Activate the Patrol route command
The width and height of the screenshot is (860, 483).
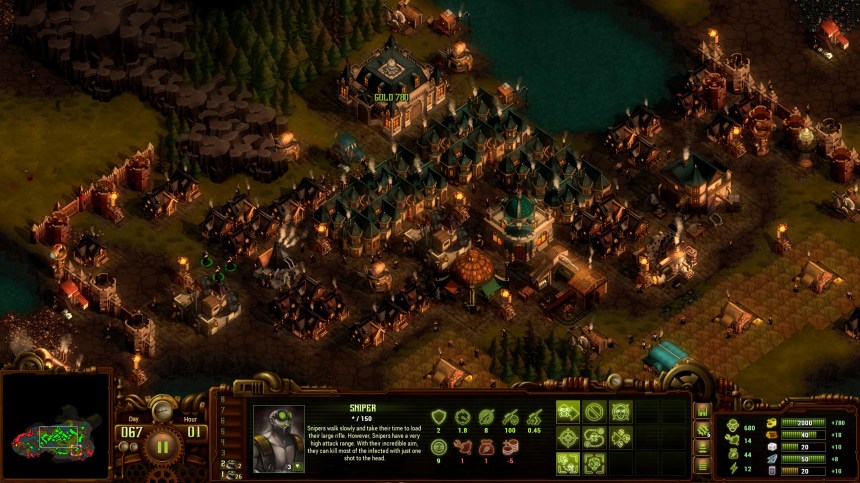(595, 437)
